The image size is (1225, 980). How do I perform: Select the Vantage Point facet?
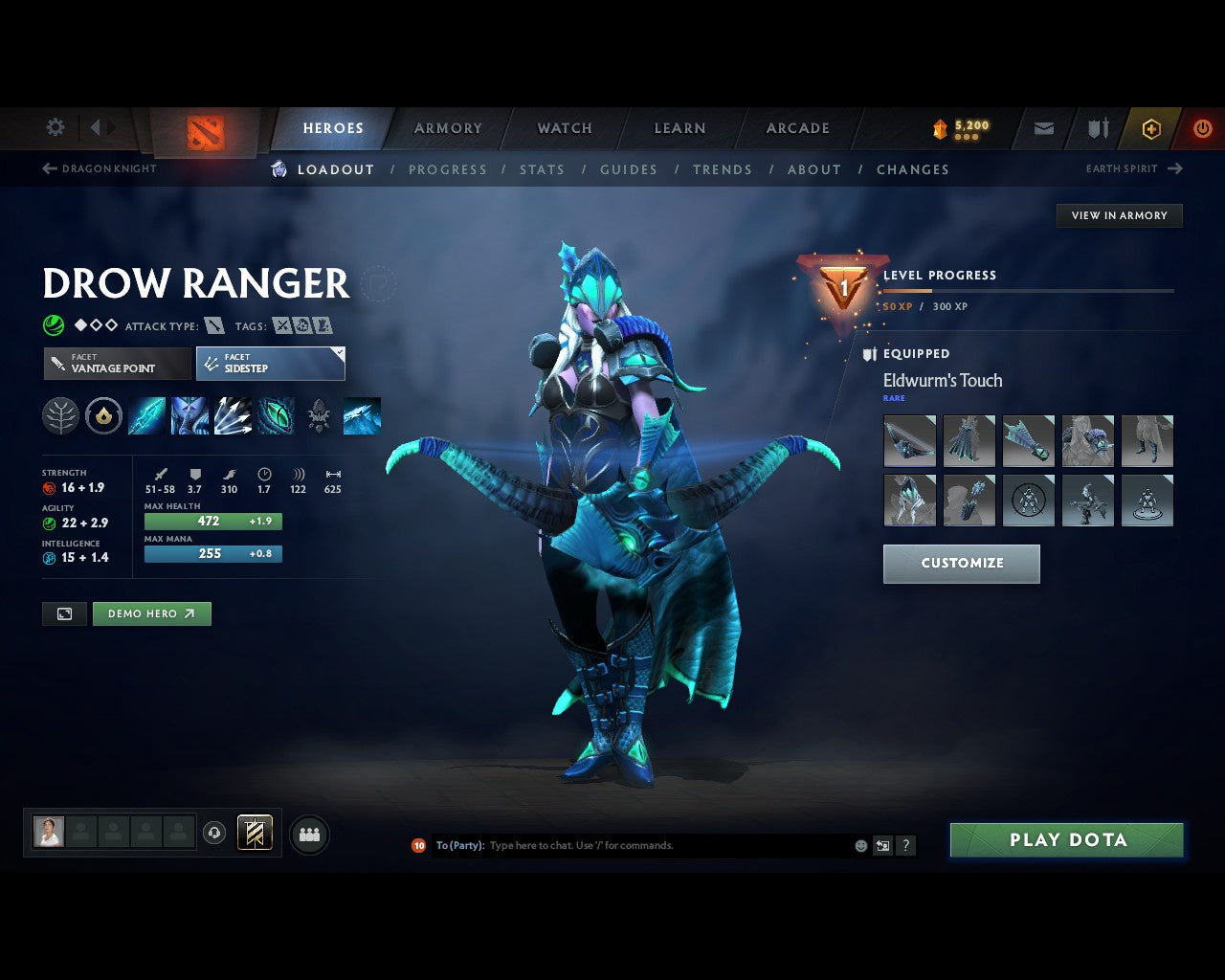pyautogui.click(x=116, y=364)
